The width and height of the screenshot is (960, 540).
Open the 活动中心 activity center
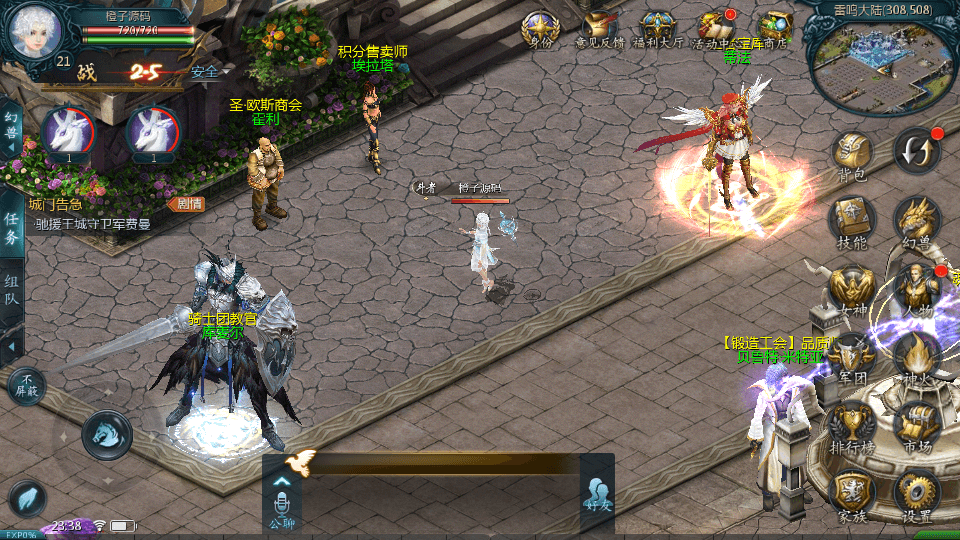[715, 29]
